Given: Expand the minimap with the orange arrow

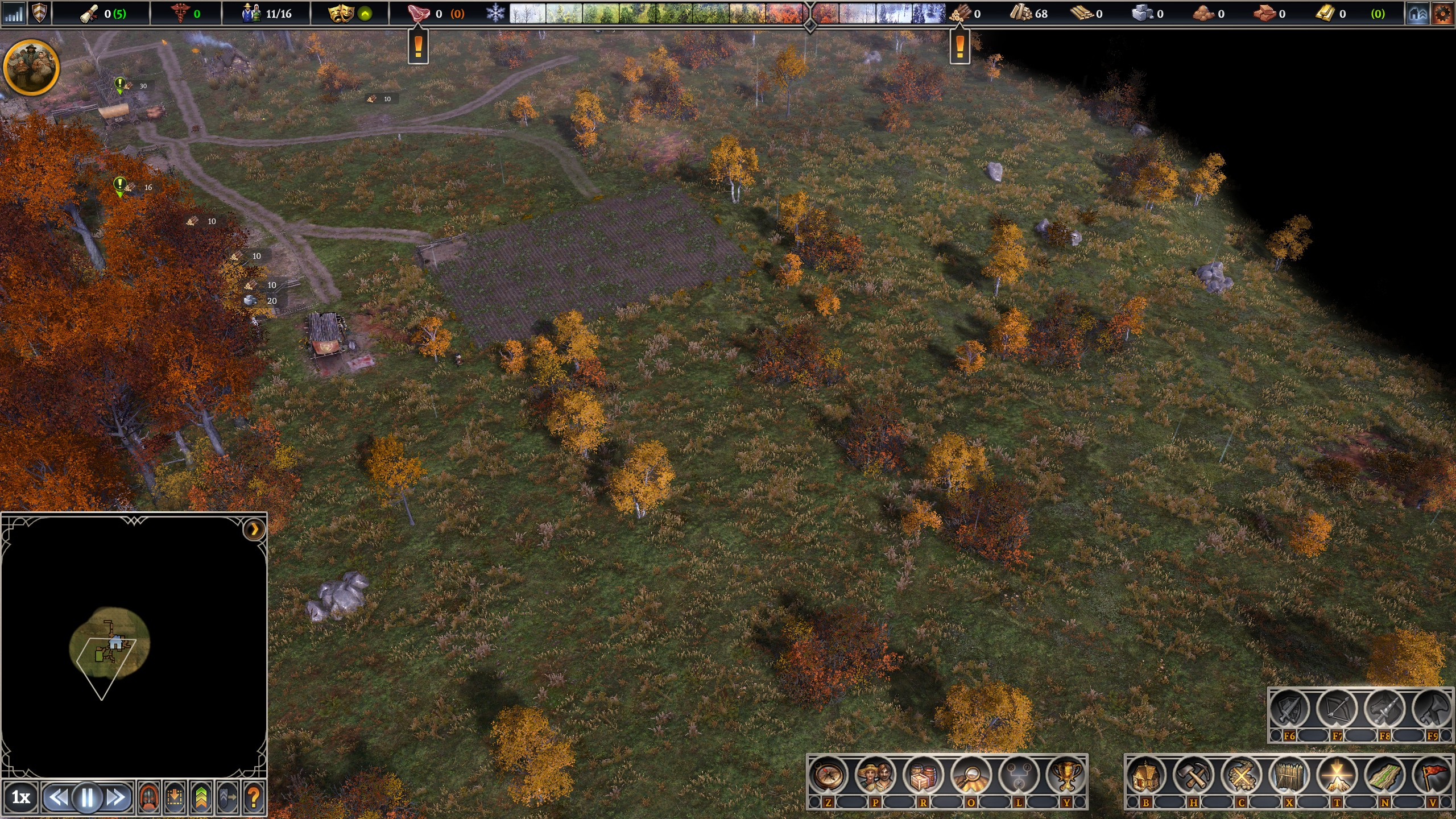Looking at the screenshot, I should pyautogui.click(x=254, y=530).
